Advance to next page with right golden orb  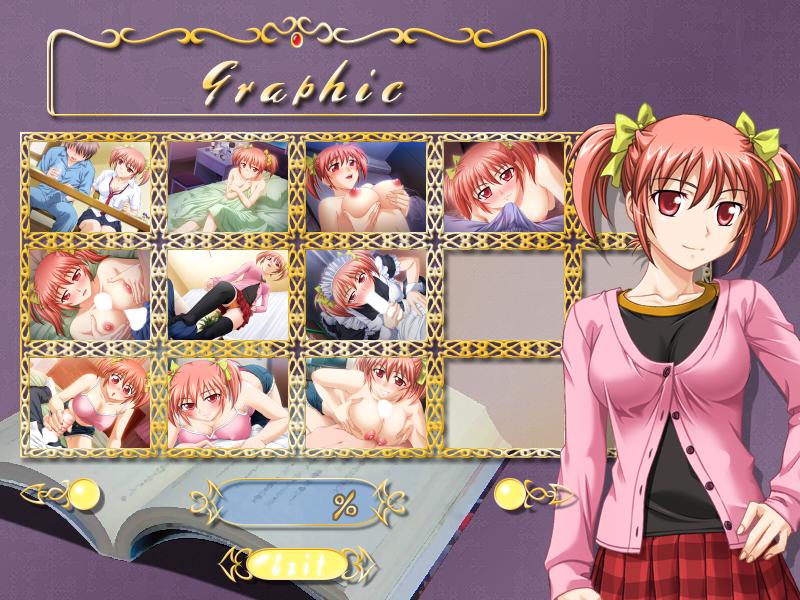point(511,493)
